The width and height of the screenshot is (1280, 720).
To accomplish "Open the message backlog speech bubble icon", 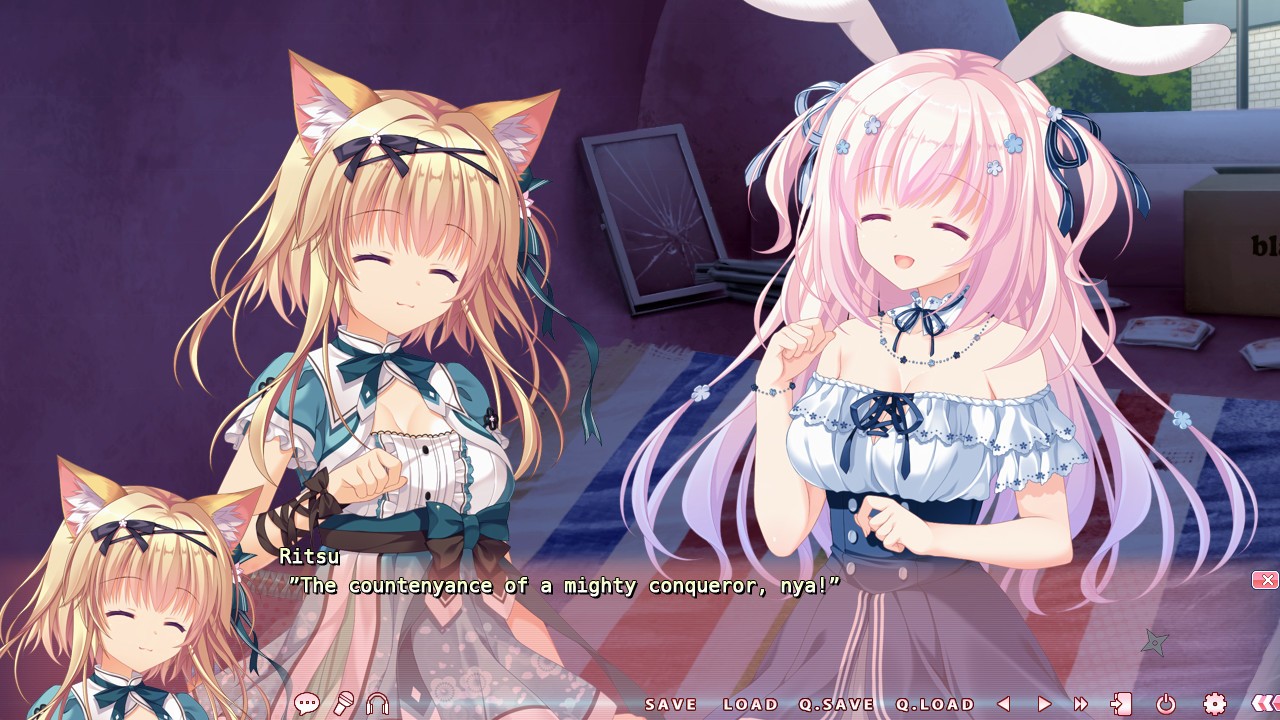I will click(x=307, y=704).
